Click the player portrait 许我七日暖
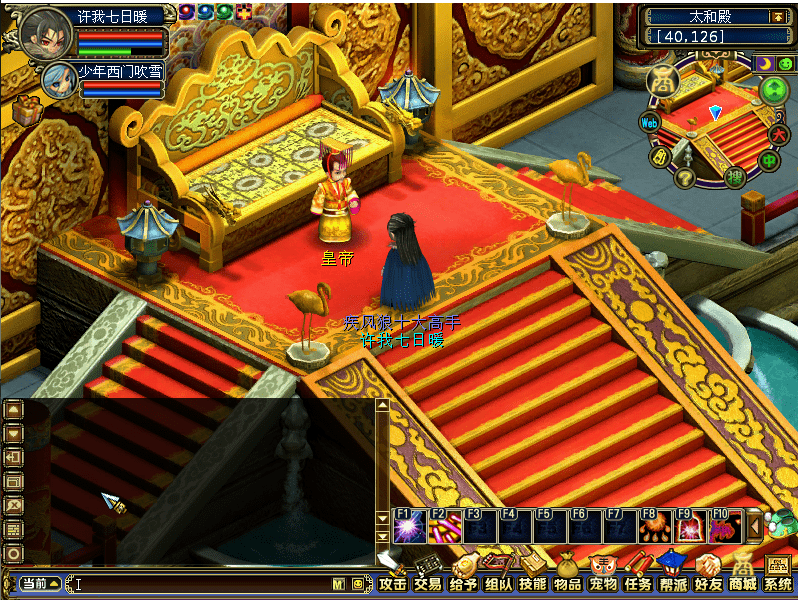798x600 pixels. (40, 32)
